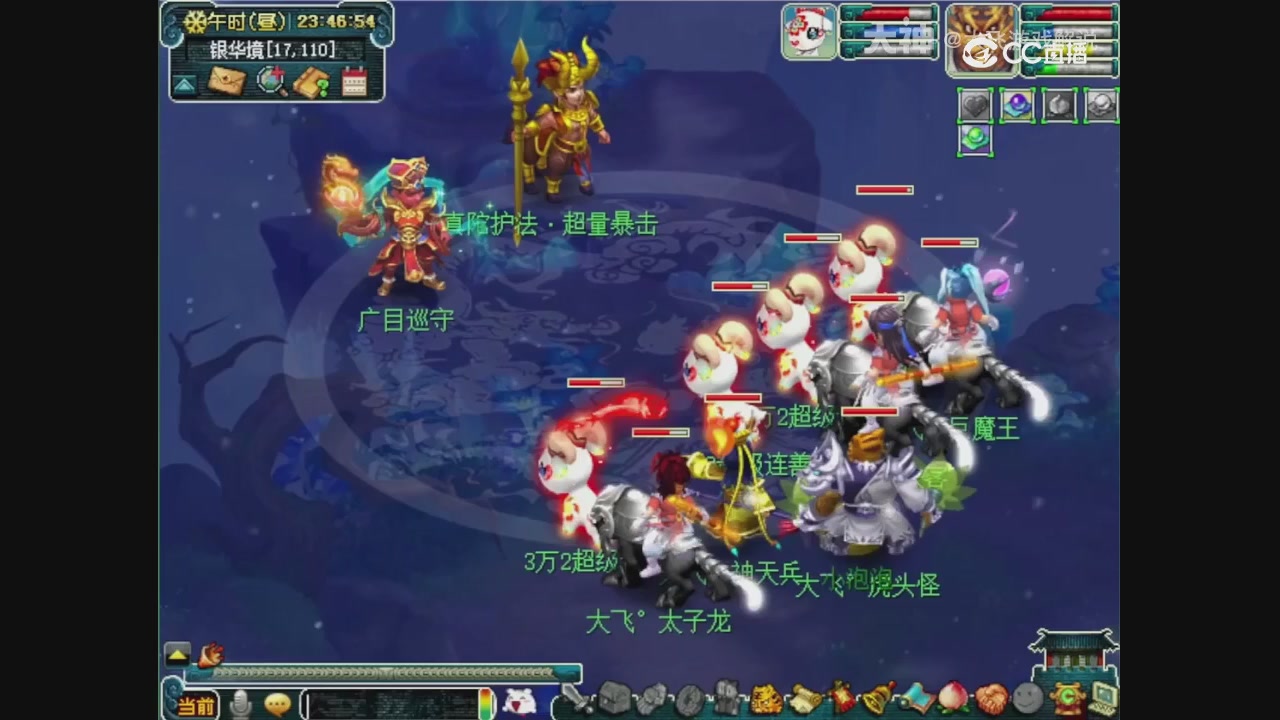1280x720 pixels.
Task: Click the calendar icon in the top-left panel
Action: tap(353, 80)
